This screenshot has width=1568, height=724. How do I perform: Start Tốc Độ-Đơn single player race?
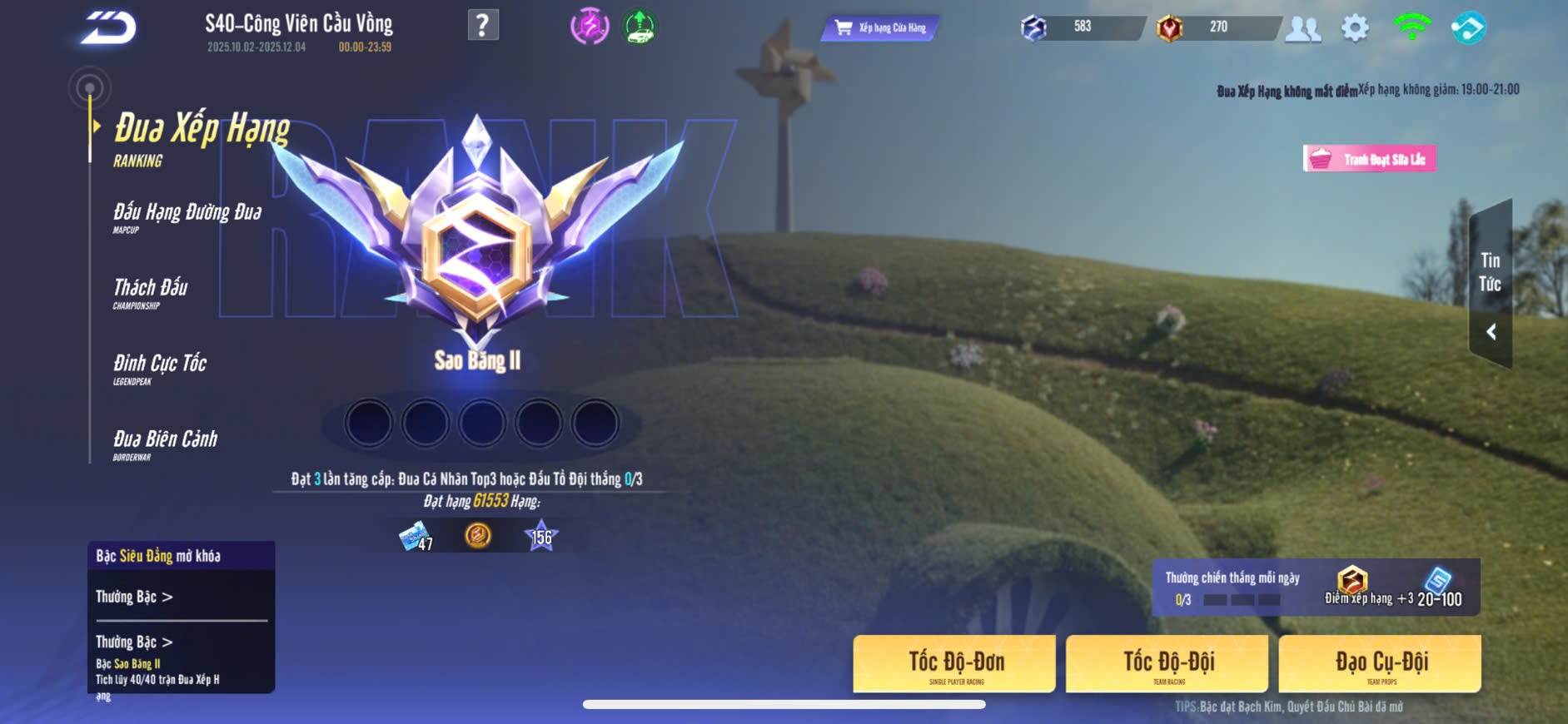[x=954, y=663]
